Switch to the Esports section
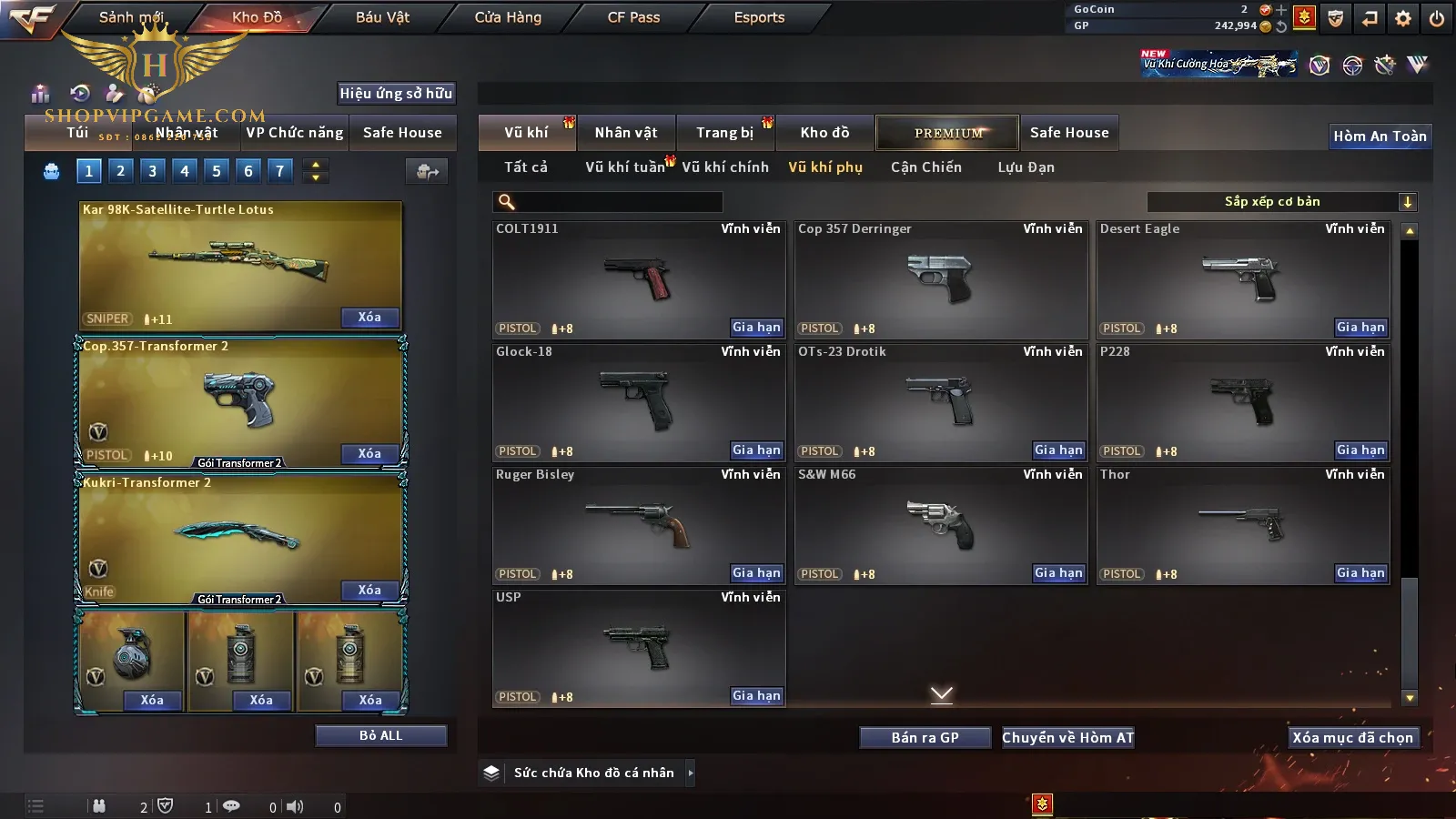 coord(759,17)
